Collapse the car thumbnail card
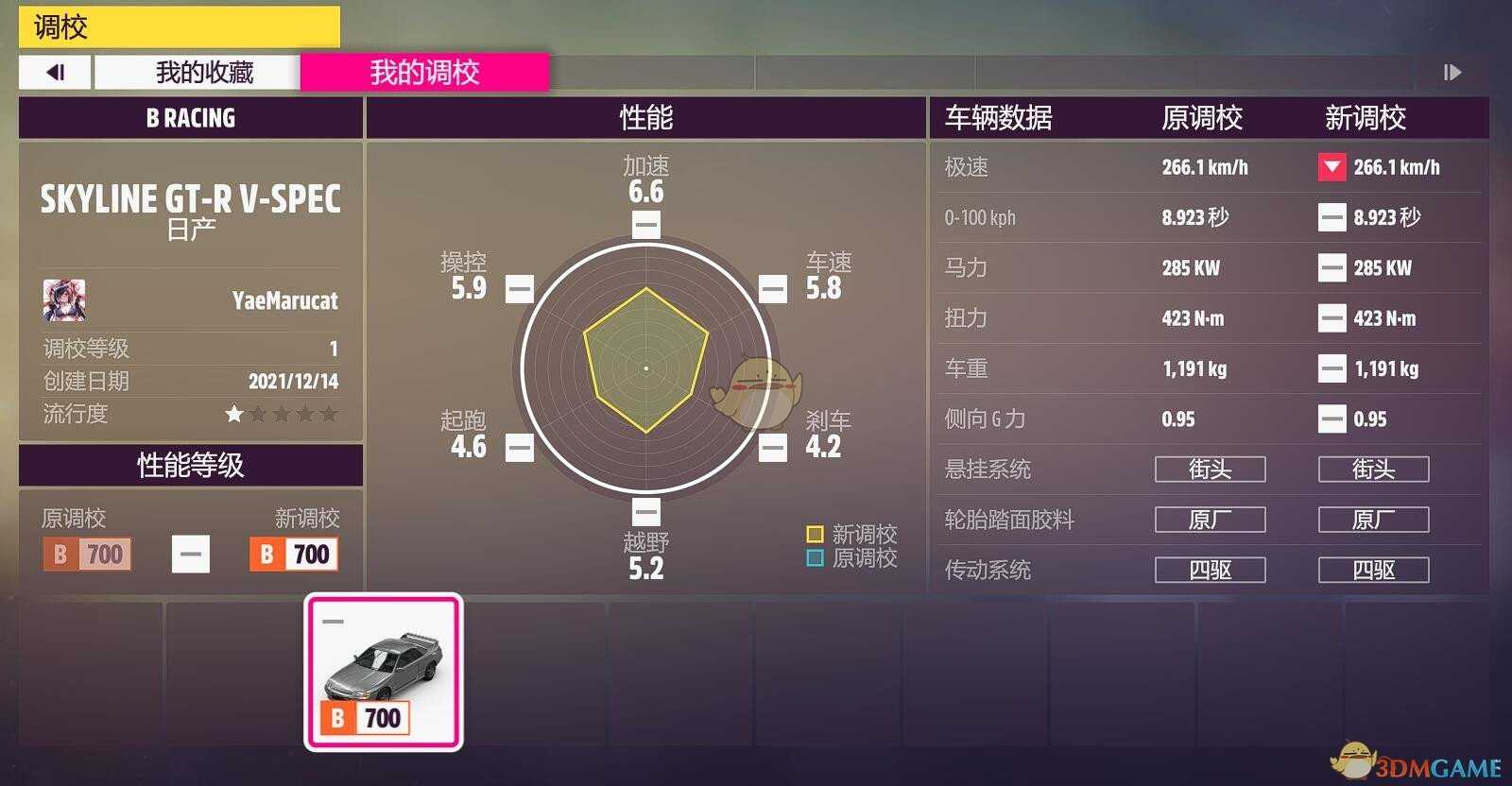The width and height of the screenshot is (1512, 786). point(333,621)
